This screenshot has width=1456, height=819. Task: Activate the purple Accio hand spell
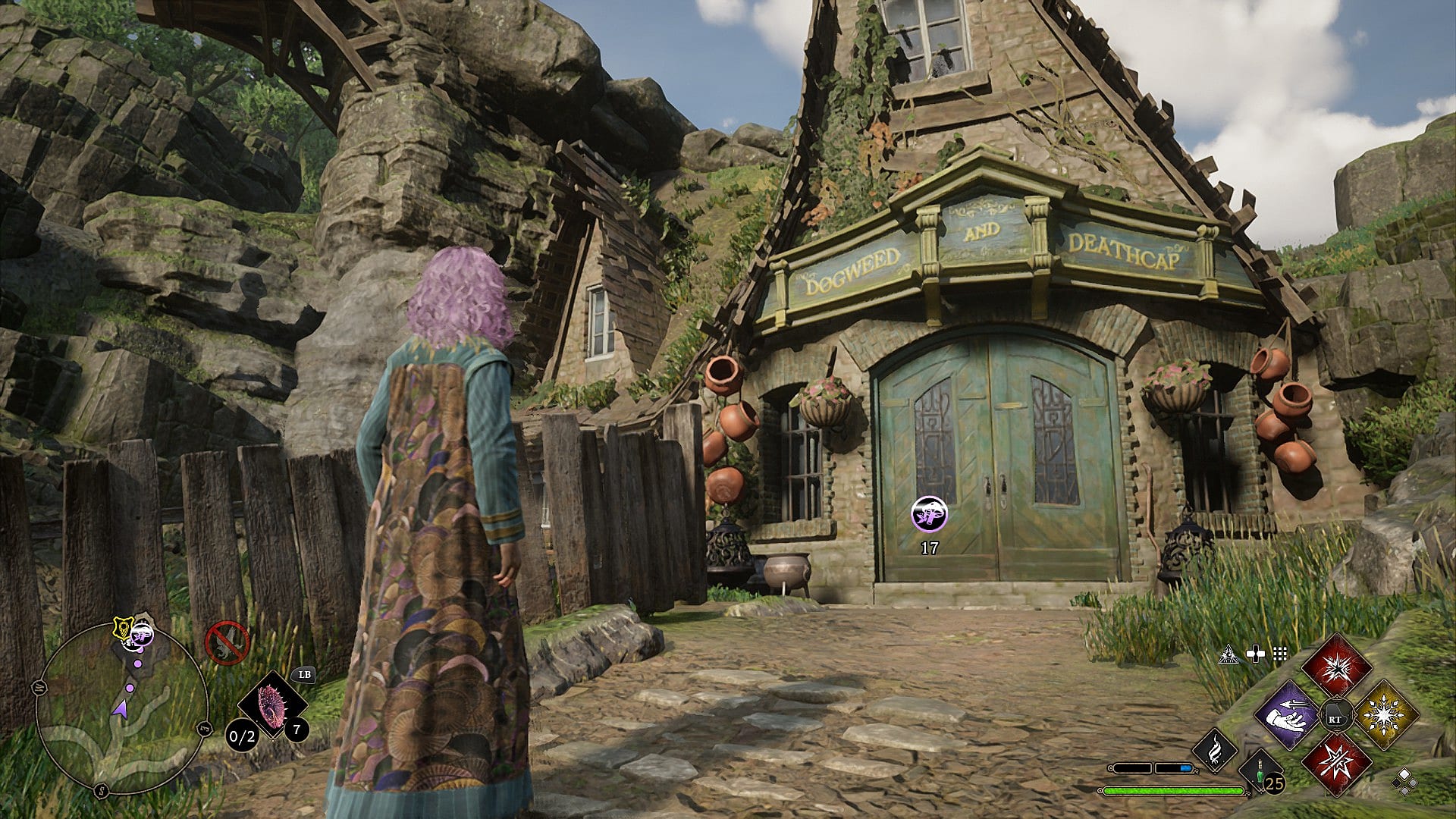pos(1287,715)
